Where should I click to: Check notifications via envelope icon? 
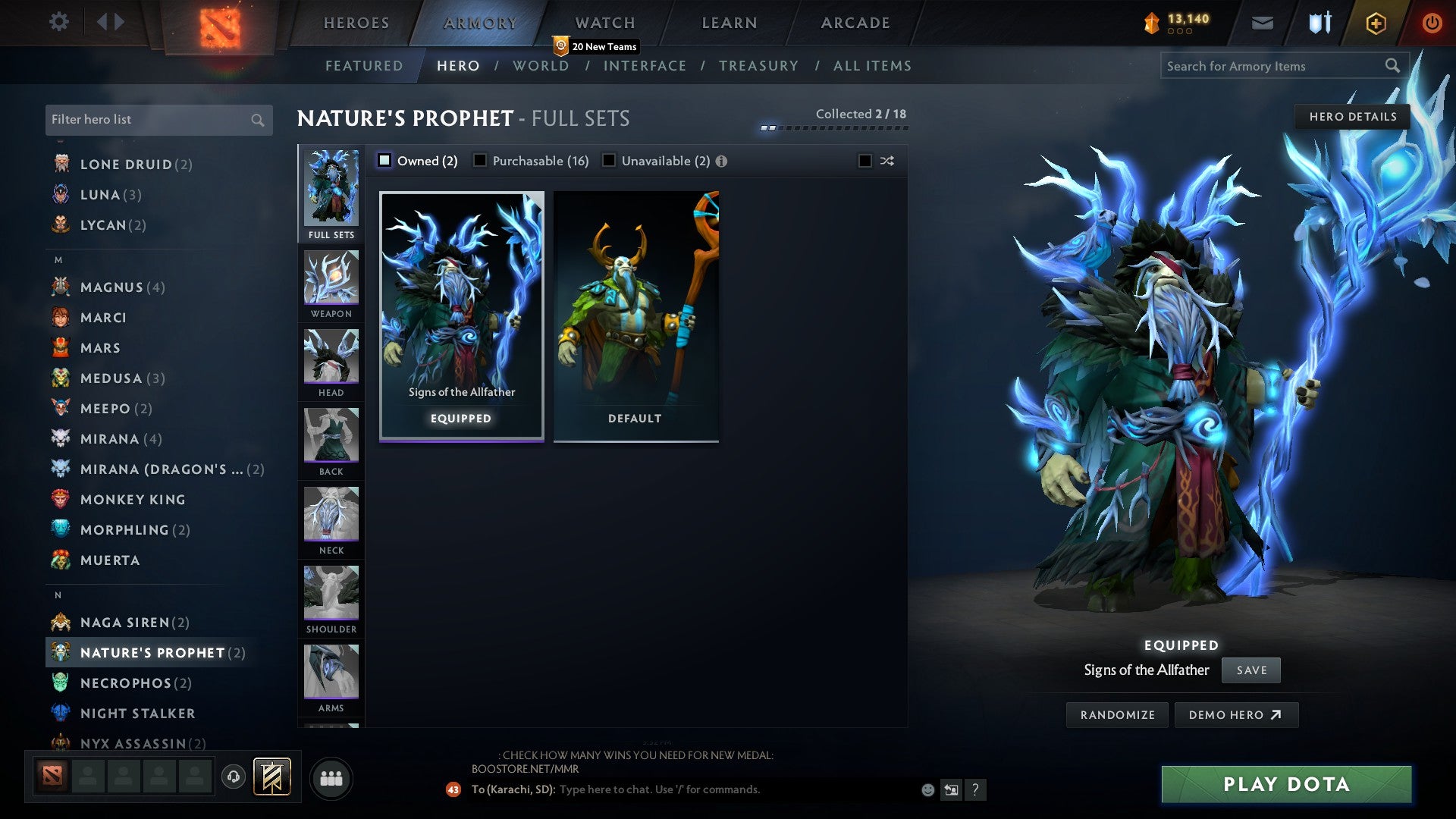[1262, 23]
